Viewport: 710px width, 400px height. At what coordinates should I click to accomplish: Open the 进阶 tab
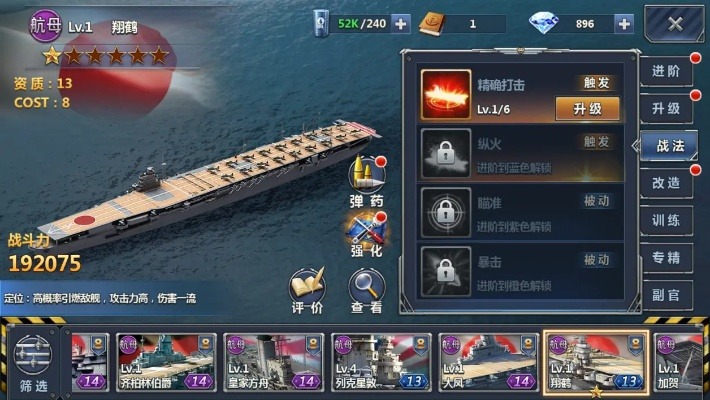(667, 71)
